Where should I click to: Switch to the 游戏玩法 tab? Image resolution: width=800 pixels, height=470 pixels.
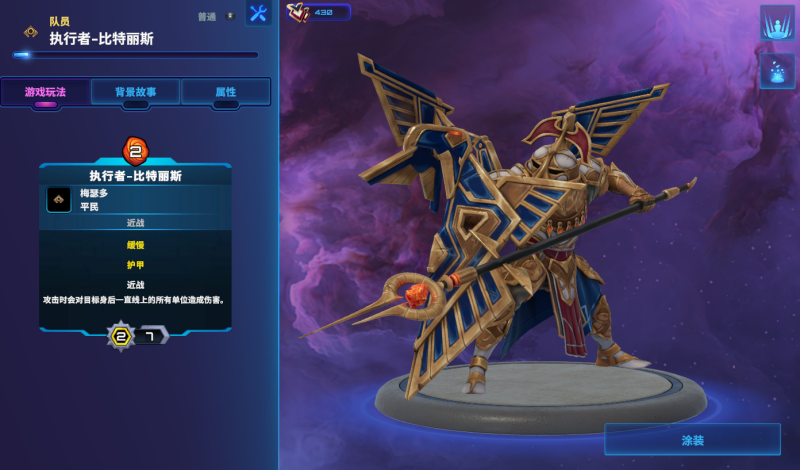(45, 92)
